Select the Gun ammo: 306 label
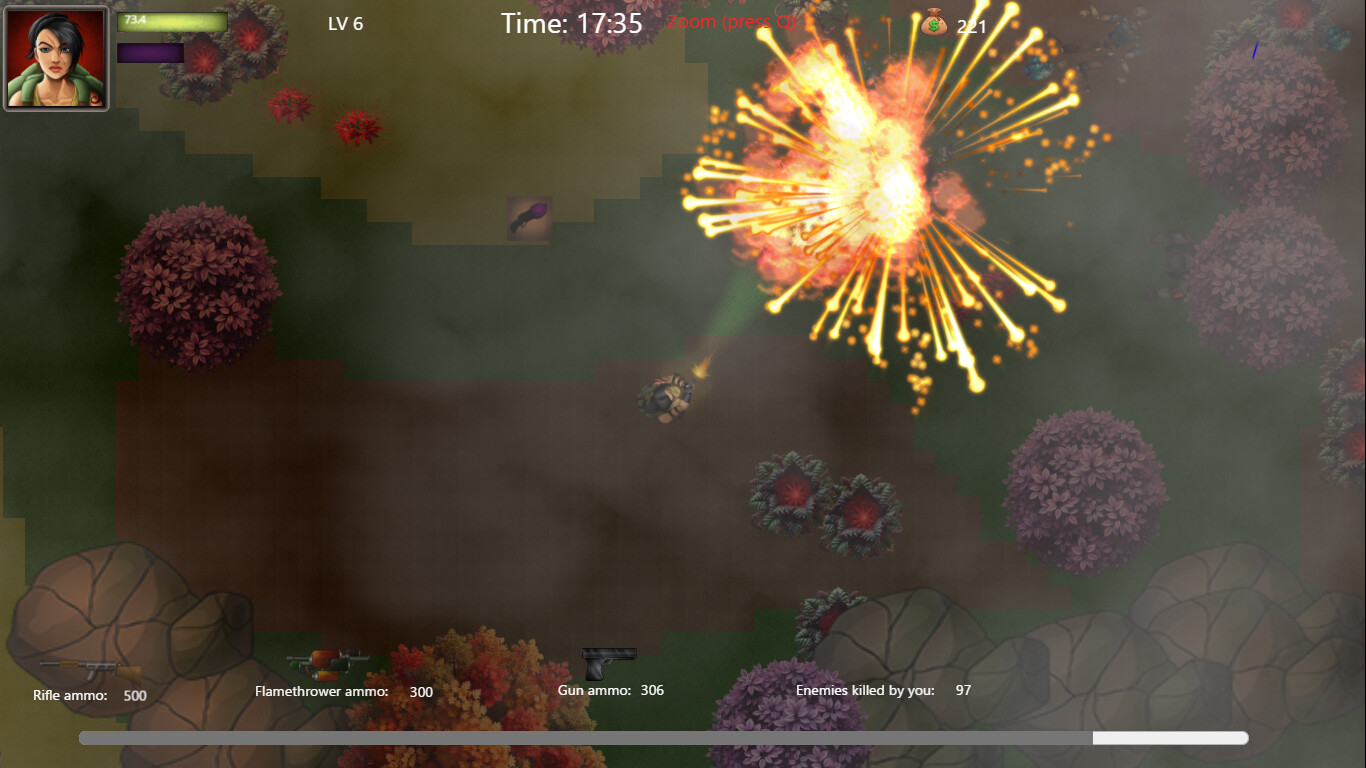This screenshot has height=768, width=1366. pos(611,690)
